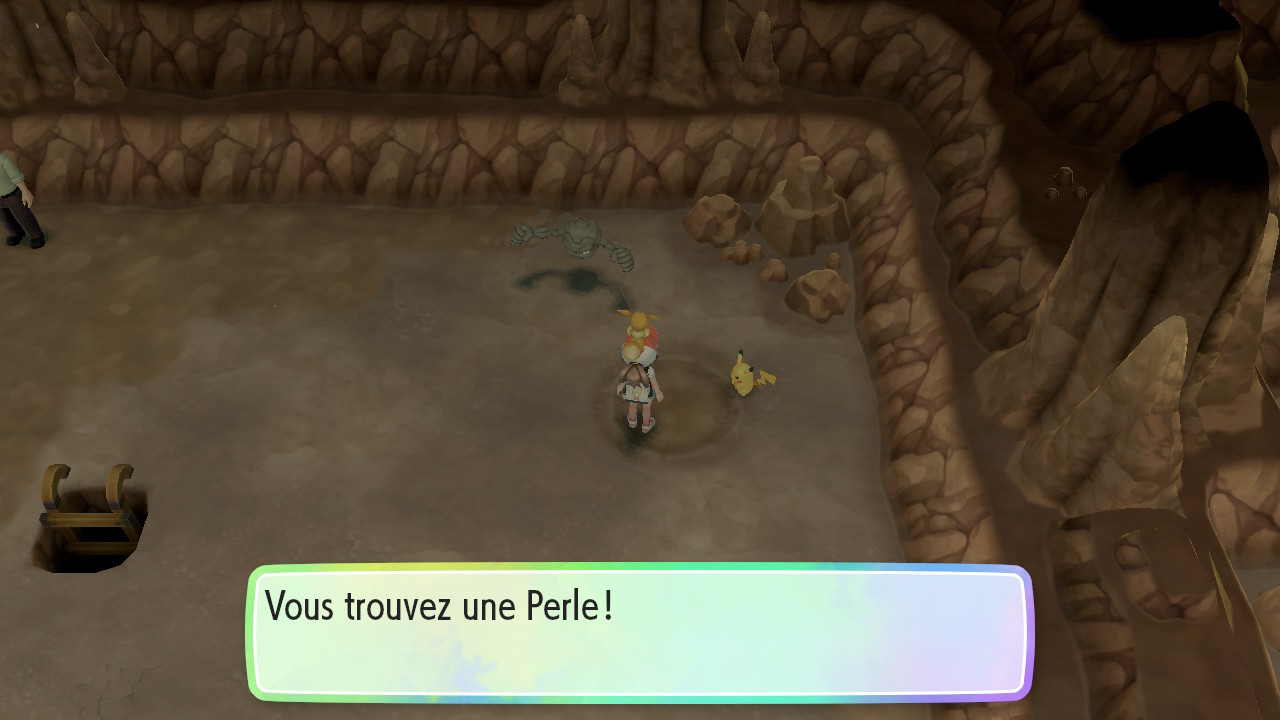Advance the "Vous trouvez une Perle!" dialogue box
Image resolution: width=1280 pixels, height=720 pixels.
(x=640, y=632)
